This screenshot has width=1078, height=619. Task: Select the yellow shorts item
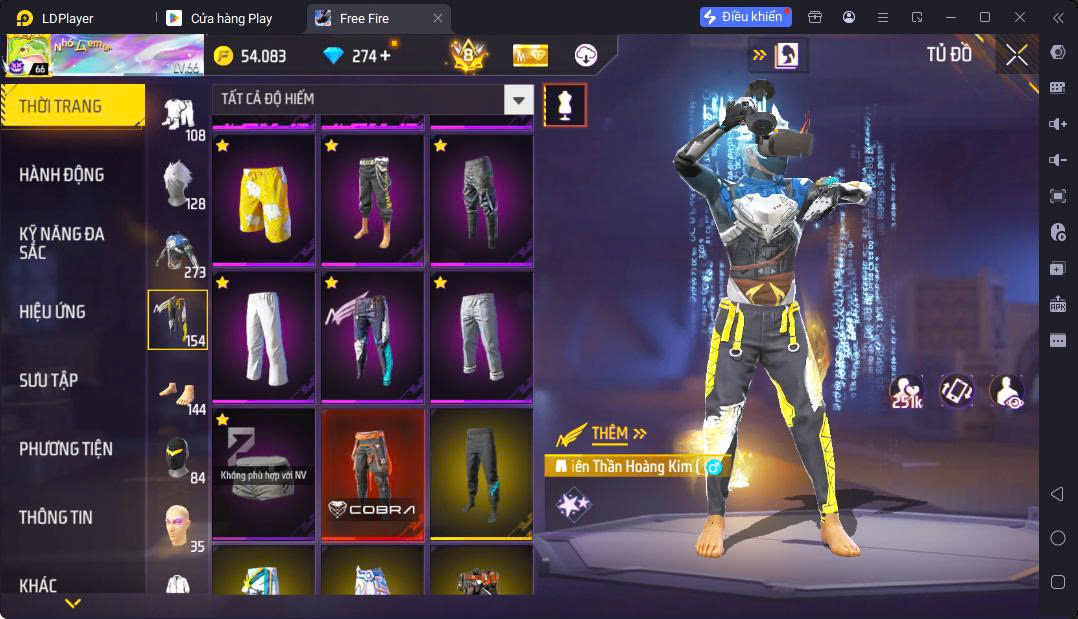tap(264, 200)
